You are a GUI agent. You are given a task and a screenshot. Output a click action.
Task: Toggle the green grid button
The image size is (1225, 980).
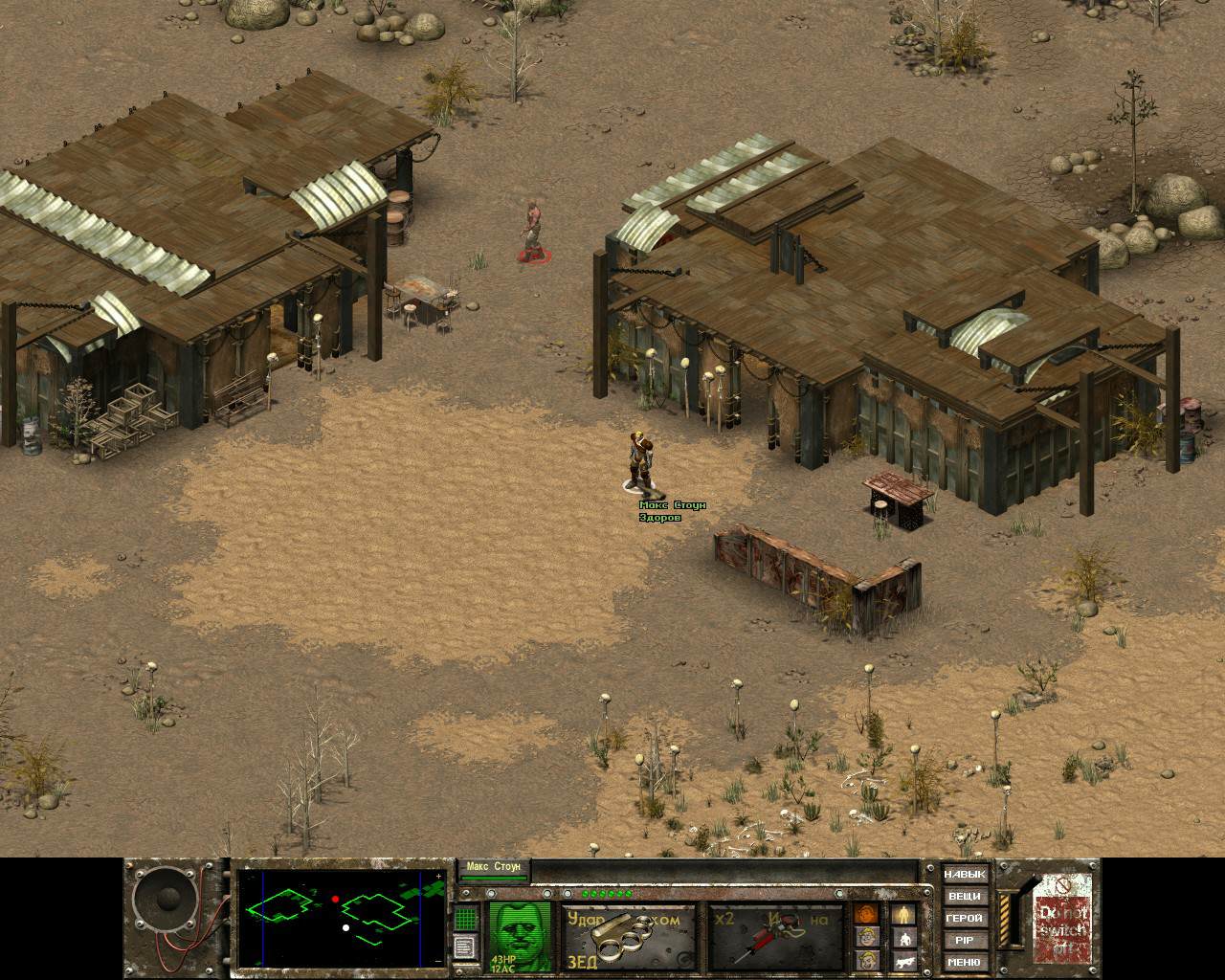(x=465, y=919)
